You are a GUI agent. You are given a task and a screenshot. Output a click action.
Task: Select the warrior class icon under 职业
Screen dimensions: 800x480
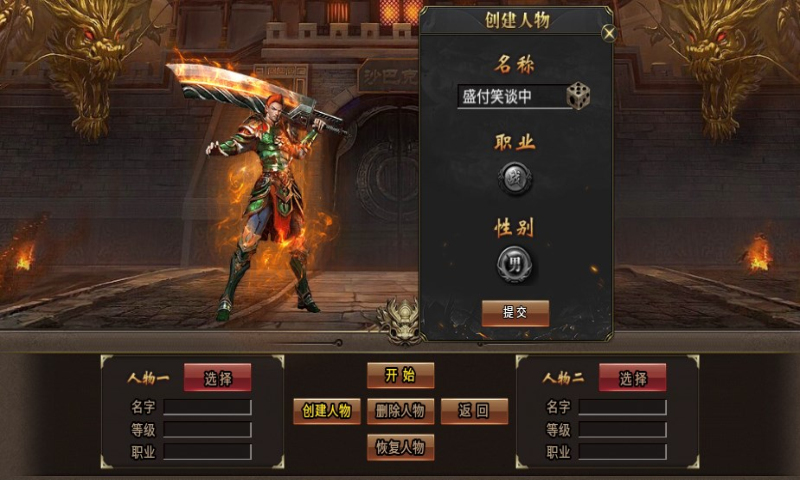coord(515,180)
